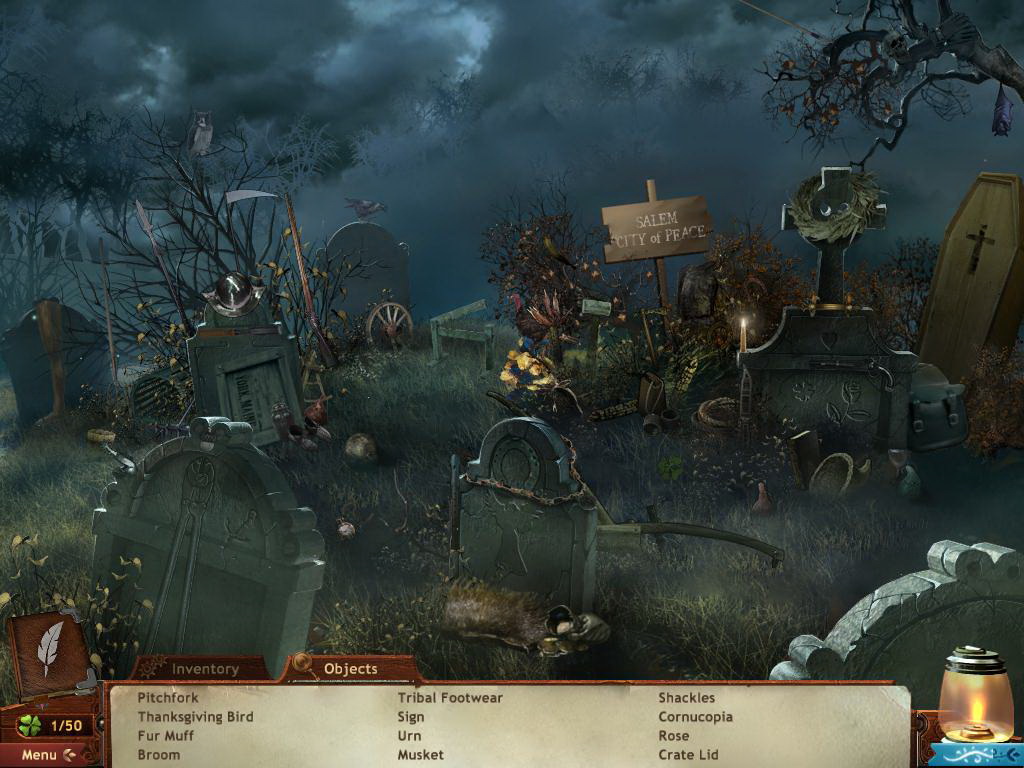The width and height of the screenshot is (1024, 768).
Task: Open the Menu button
Action: 47,755
